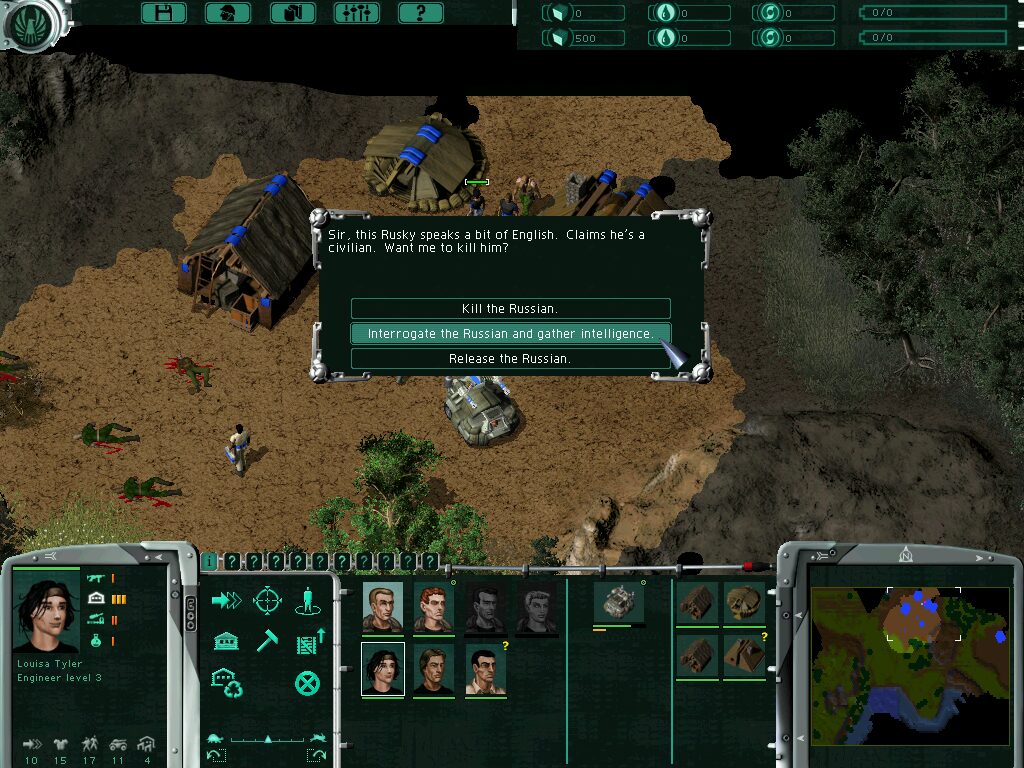
Task: Click the soldier head button in top bar
Action: pos(228,13)
